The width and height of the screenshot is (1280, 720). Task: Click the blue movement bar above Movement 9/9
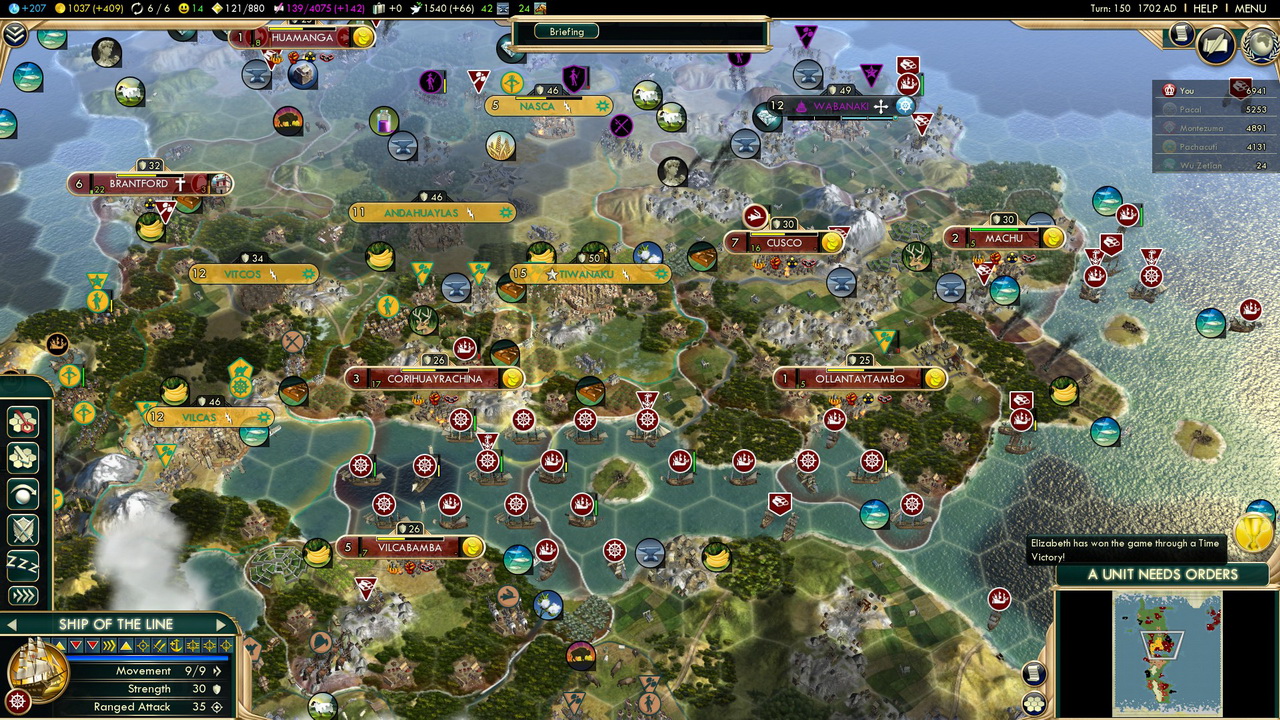pyautogui.click(x=147, y=657)
